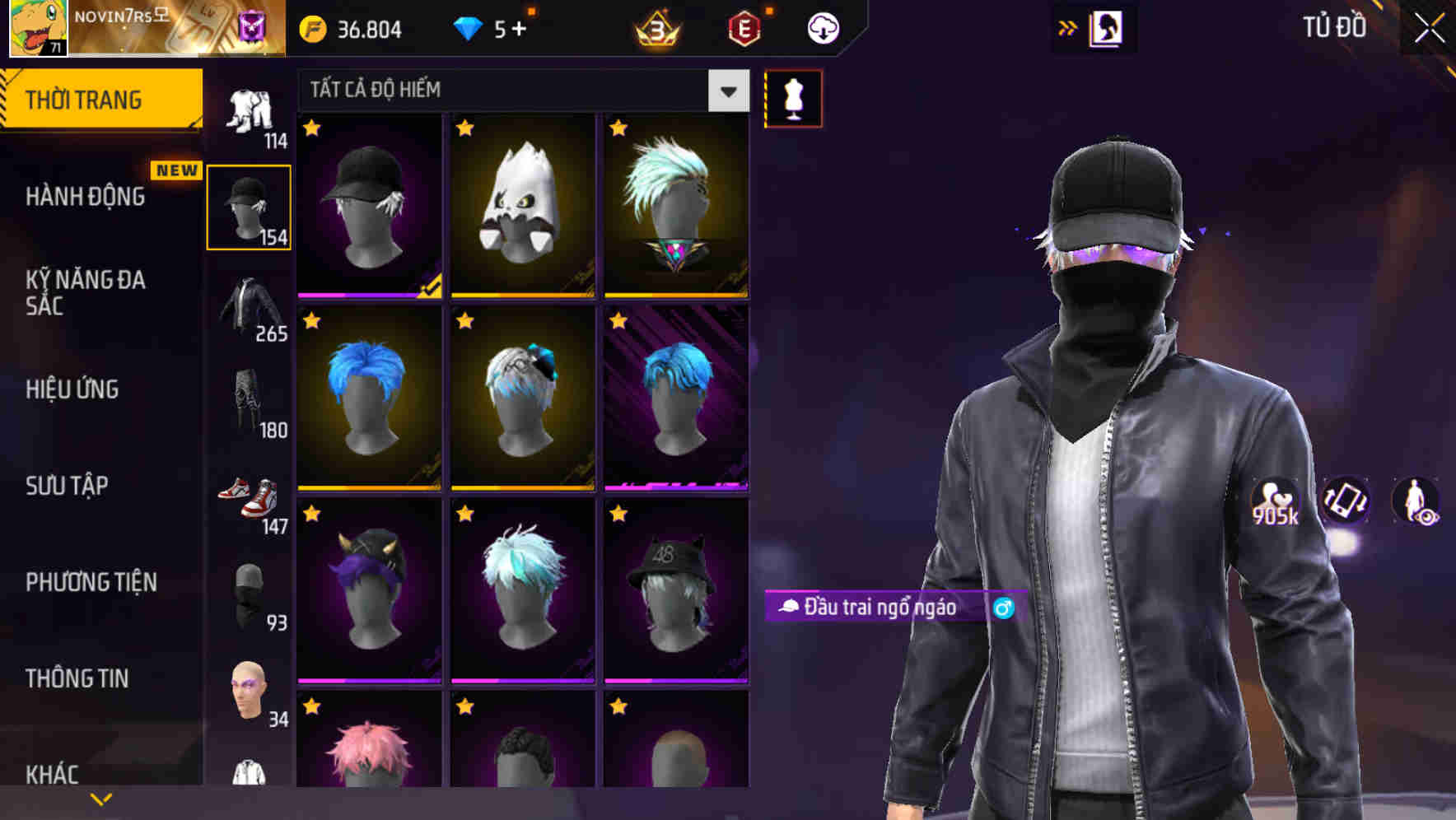
Task: Click the downward chevron below KHÁC
Action: point(101,799)
